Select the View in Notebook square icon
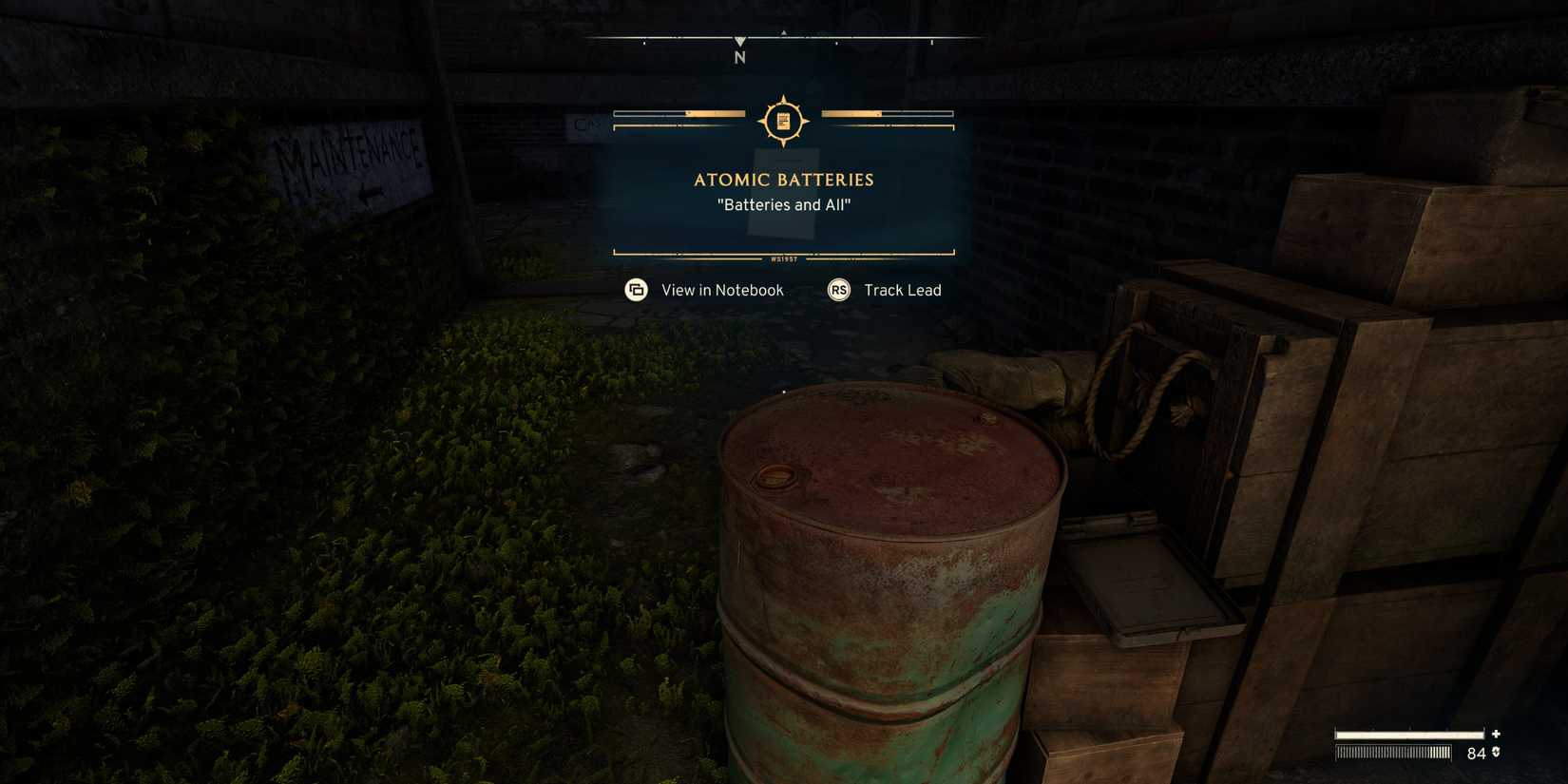This screenshot has width=1568, height=784. point(635,290)
